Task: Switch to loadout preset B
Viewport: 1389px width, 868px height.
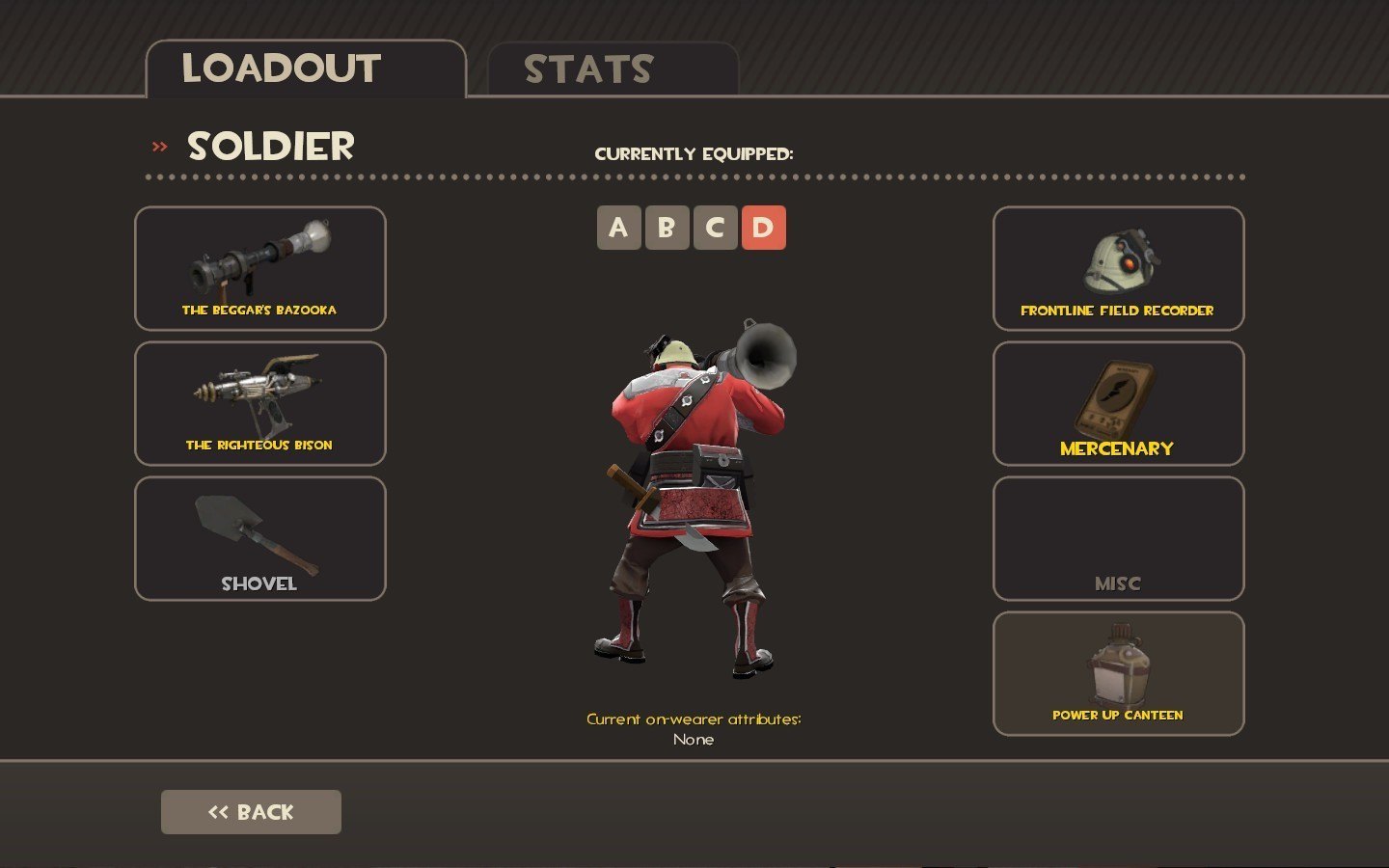Action: coord(667,228)
